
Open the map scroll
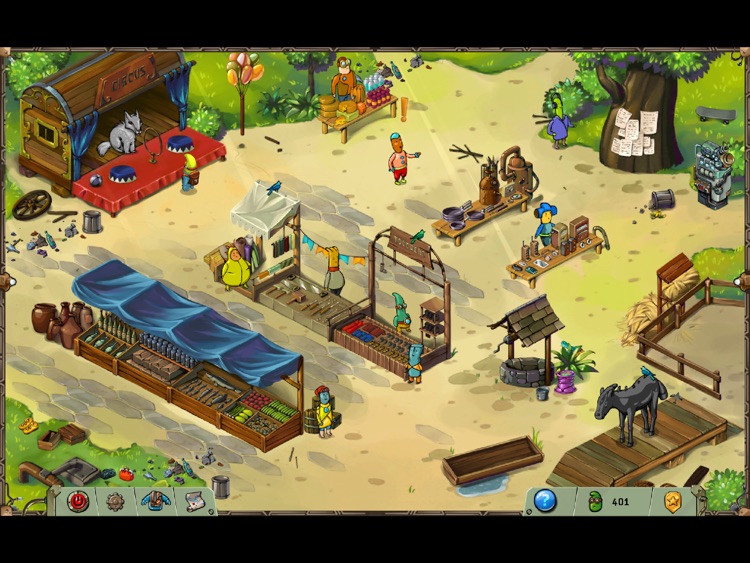tap(194, 500)
